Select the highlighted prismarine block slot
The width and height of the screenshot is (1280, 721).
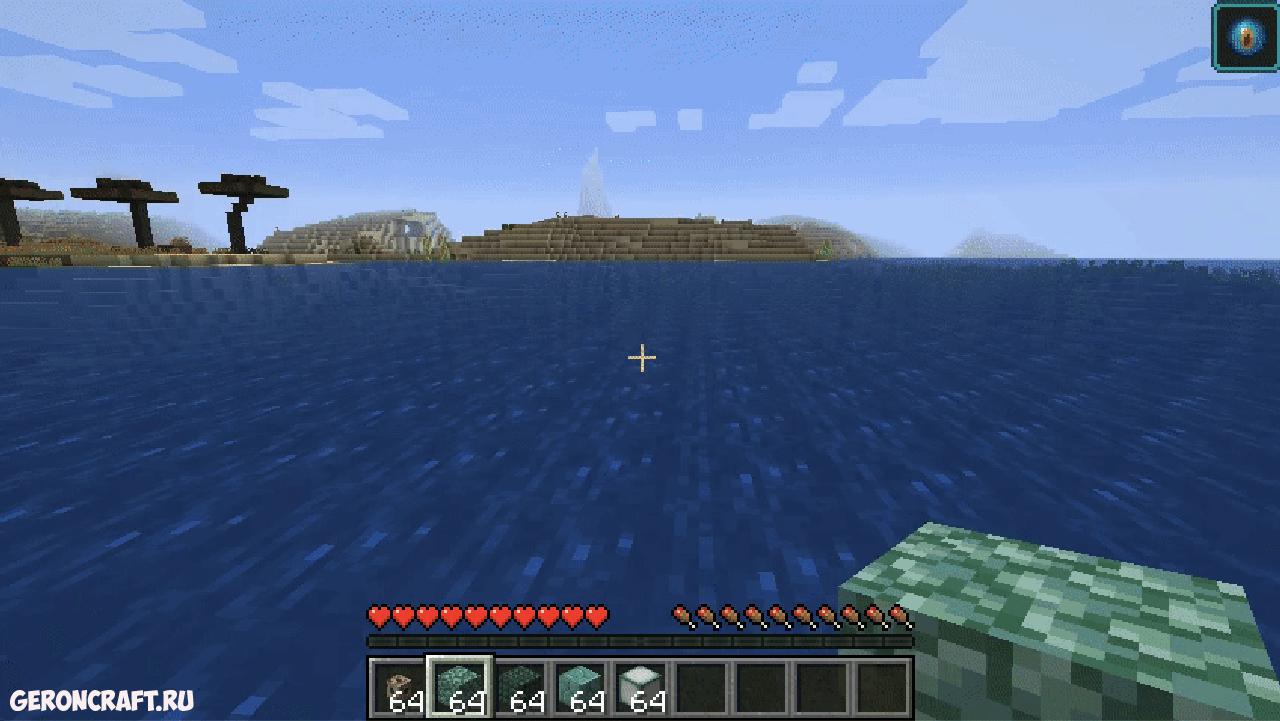[x=460, y=687]
